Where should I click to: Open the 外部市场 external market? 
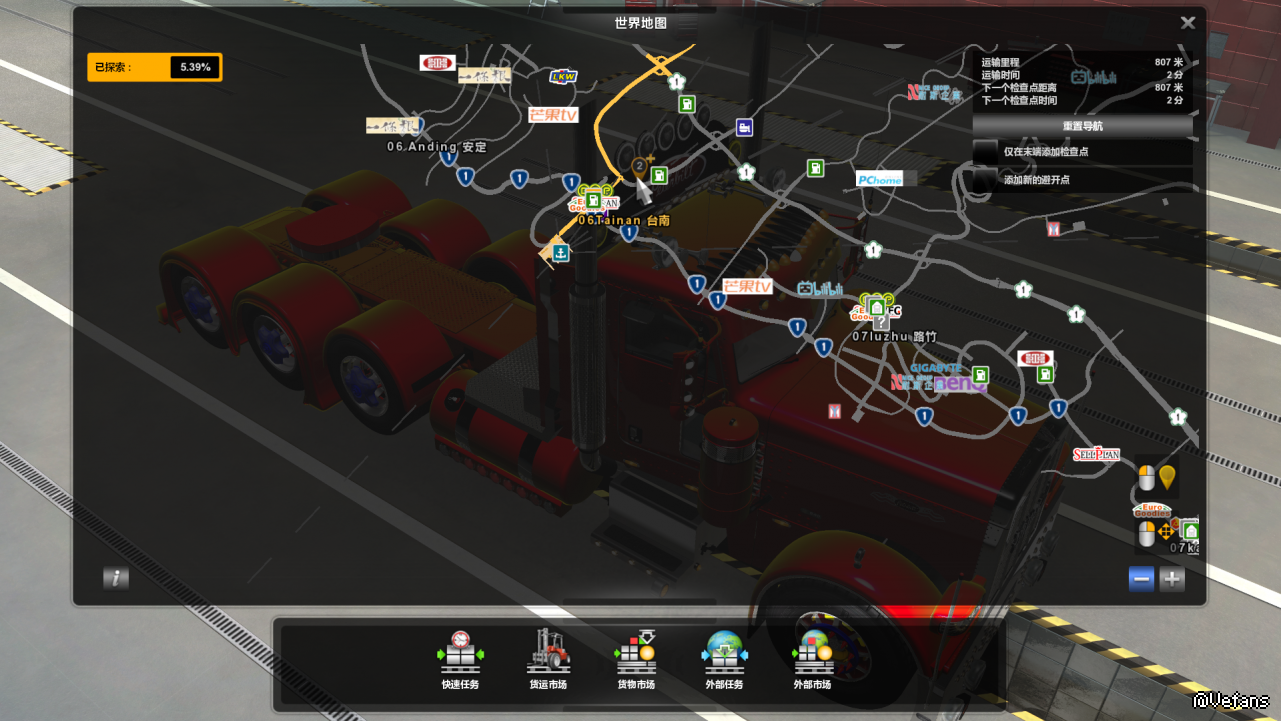pyautogui.click(x=812, y=659)
